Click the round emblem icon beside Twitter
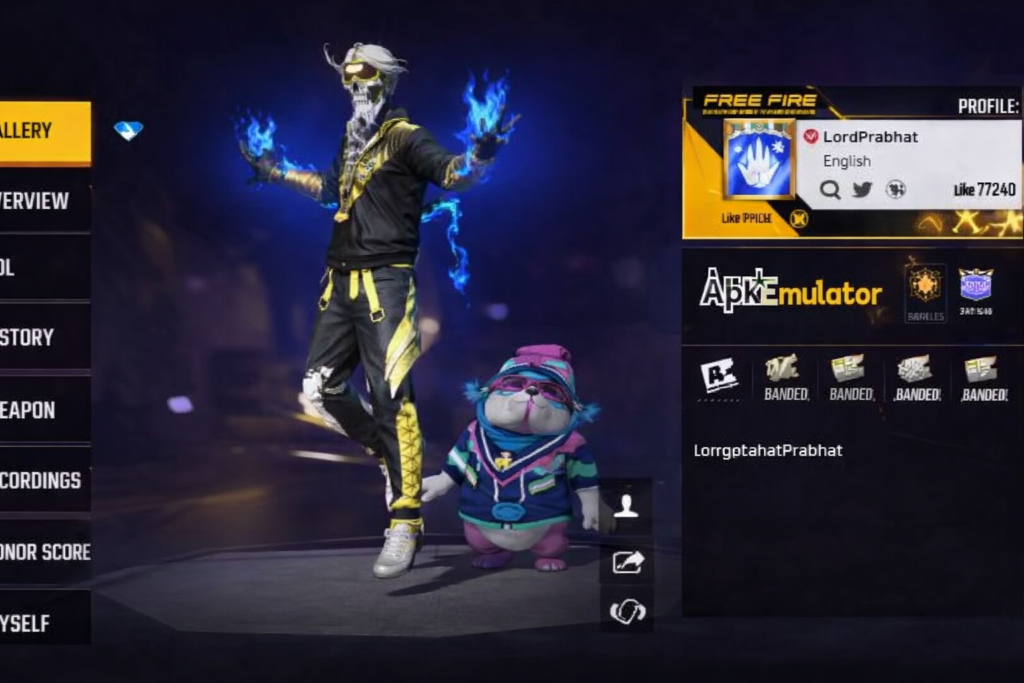 (896, 189)
